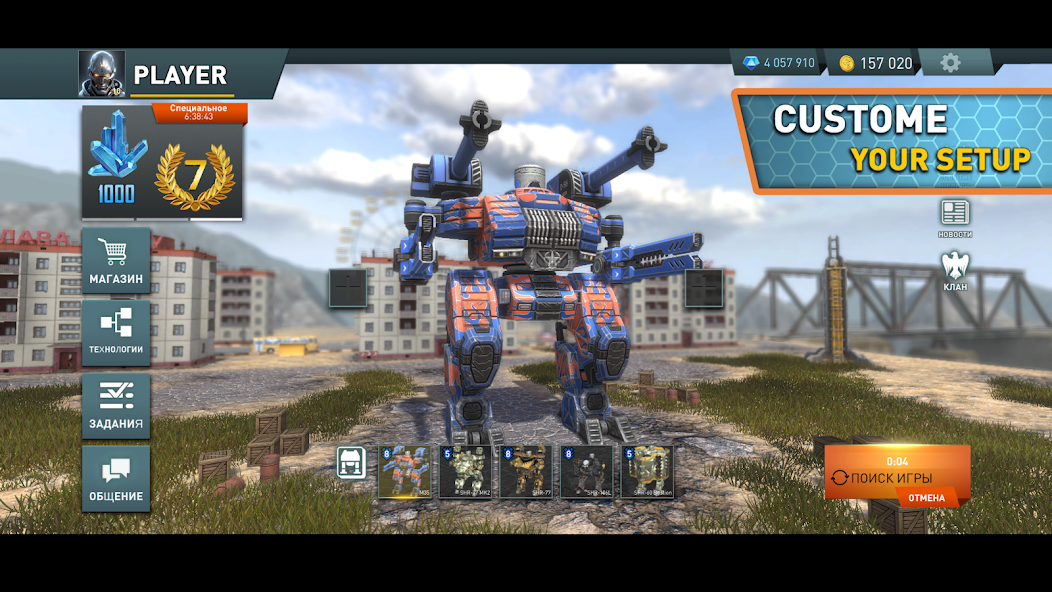The width and height of the screenshot is (1052, 592).
Task: Select the M35 blue-orange mech thumbnail
Action: (x=405, y=472)
